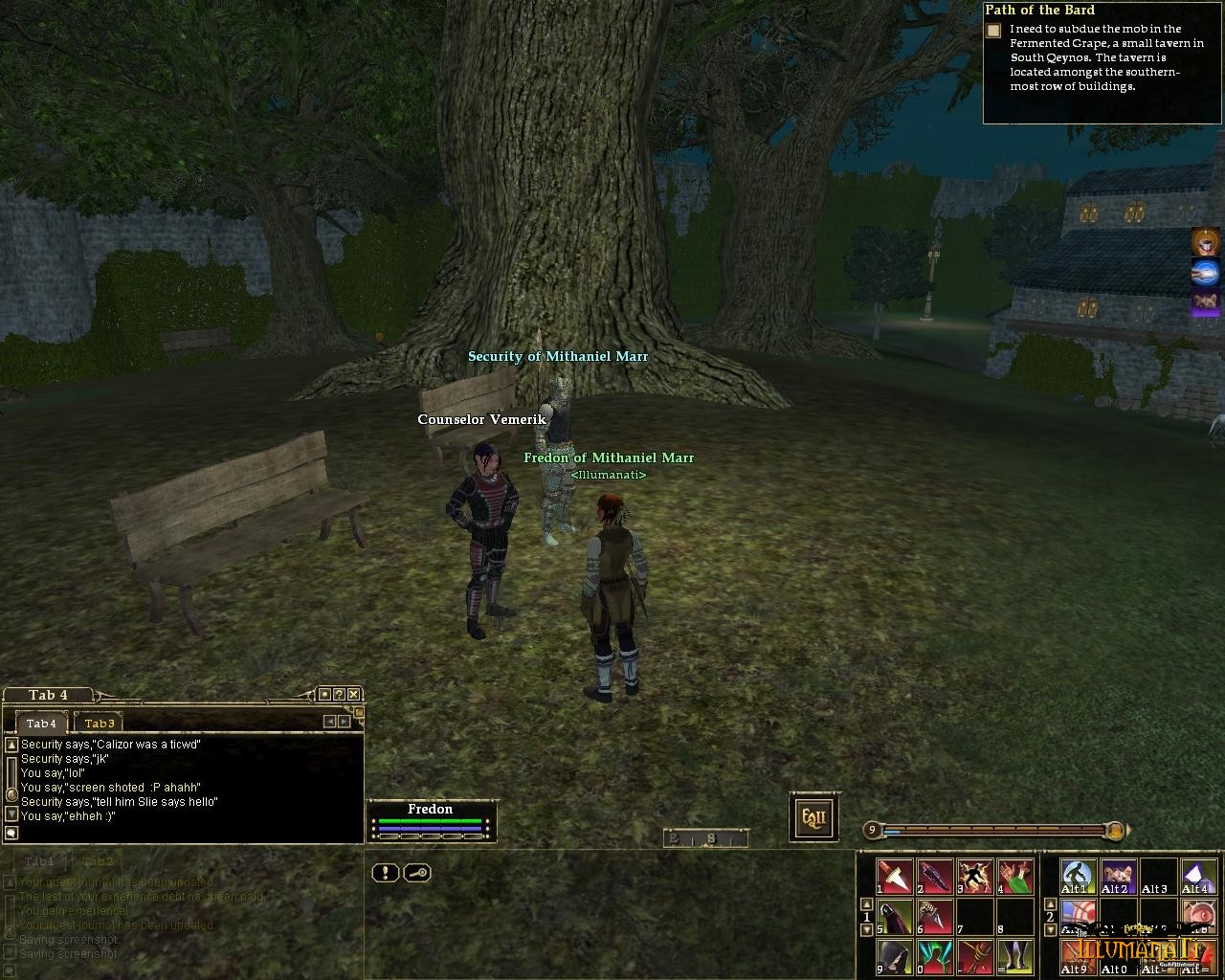Use the hooded cloak ability in slot 5
The height and width of the screenshot is (980, 1225).
[895, 916]
